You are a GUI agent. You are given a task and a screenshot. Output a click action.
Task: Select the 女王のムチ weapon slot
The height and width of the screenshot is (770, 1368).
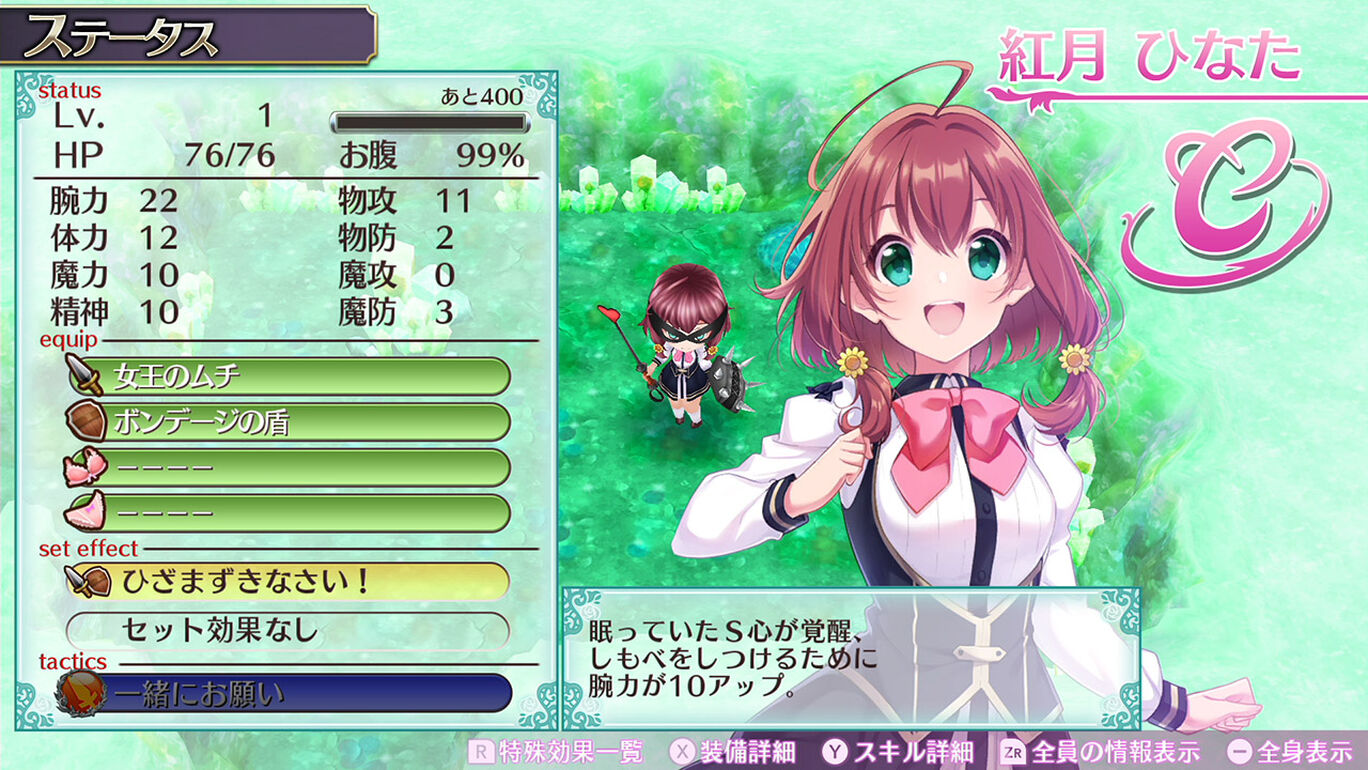pyautogui.click(x=288, y=377)
